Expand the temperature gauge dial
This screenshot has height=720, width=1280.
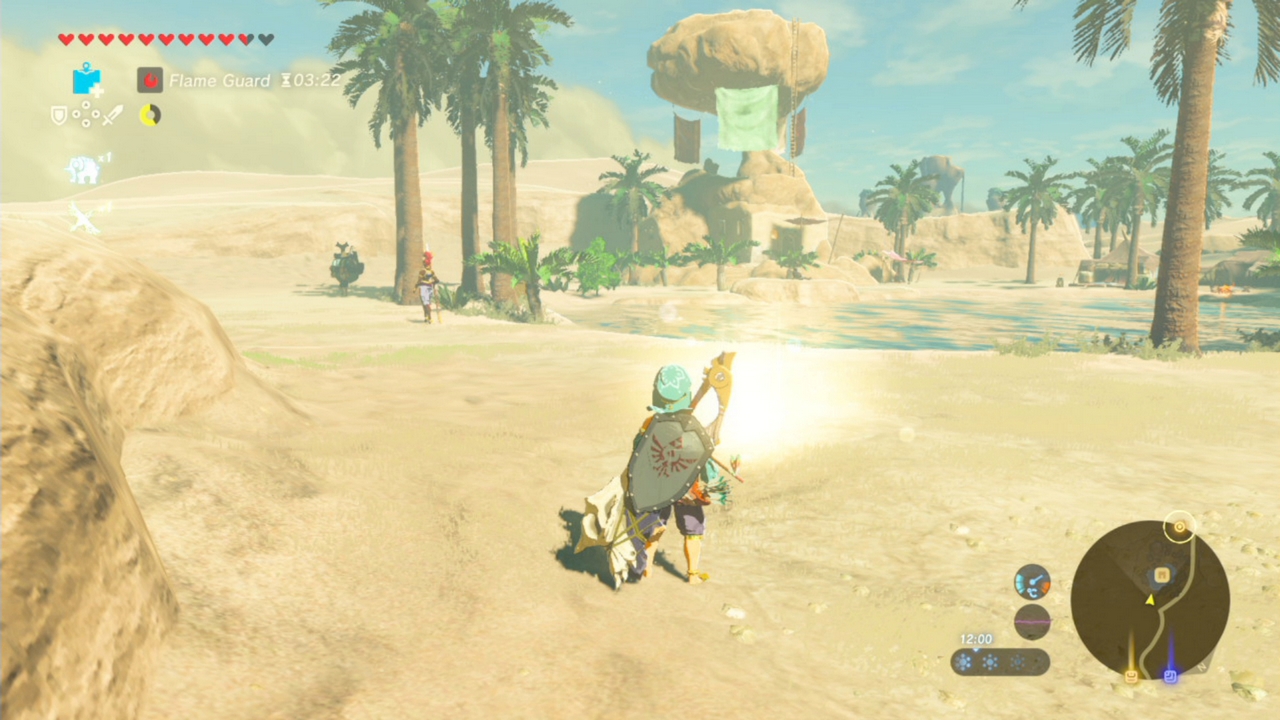(x=1032, y=583)
